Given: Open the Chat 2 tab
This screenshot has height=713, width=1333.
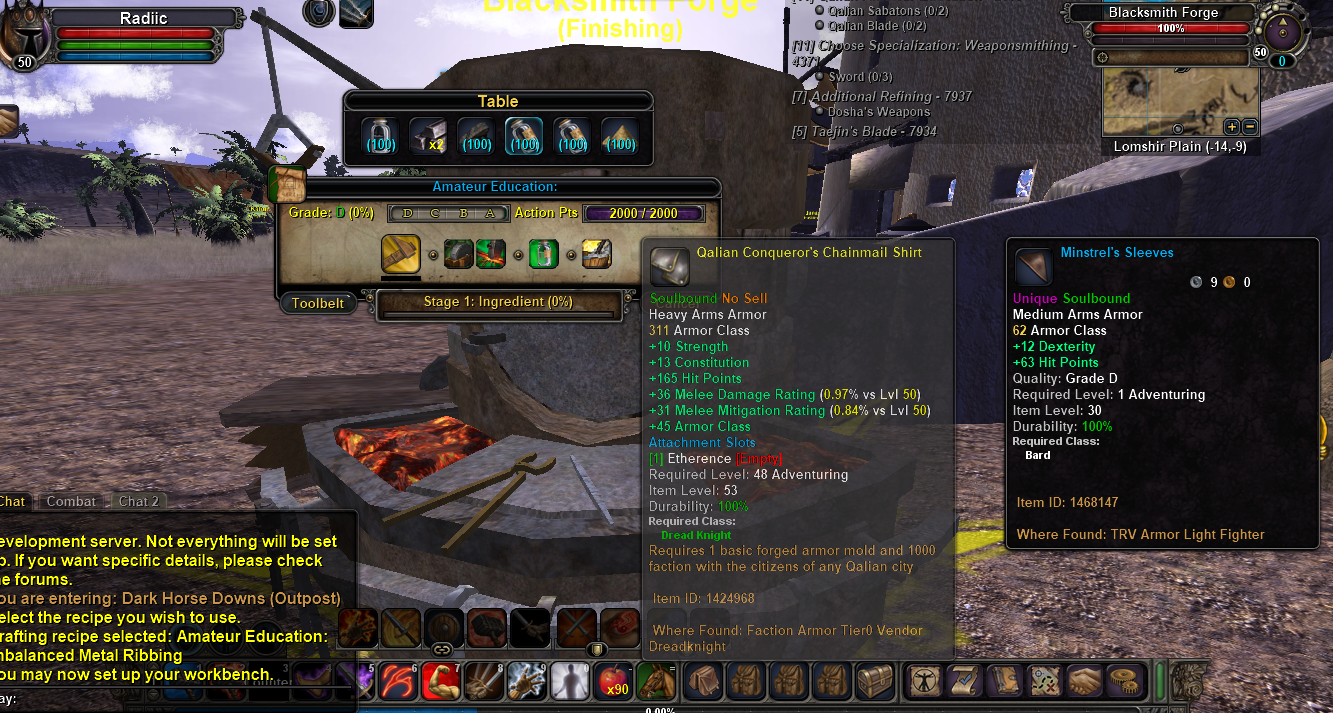Looking at the screenshot, I should click(x=139, y=501).
